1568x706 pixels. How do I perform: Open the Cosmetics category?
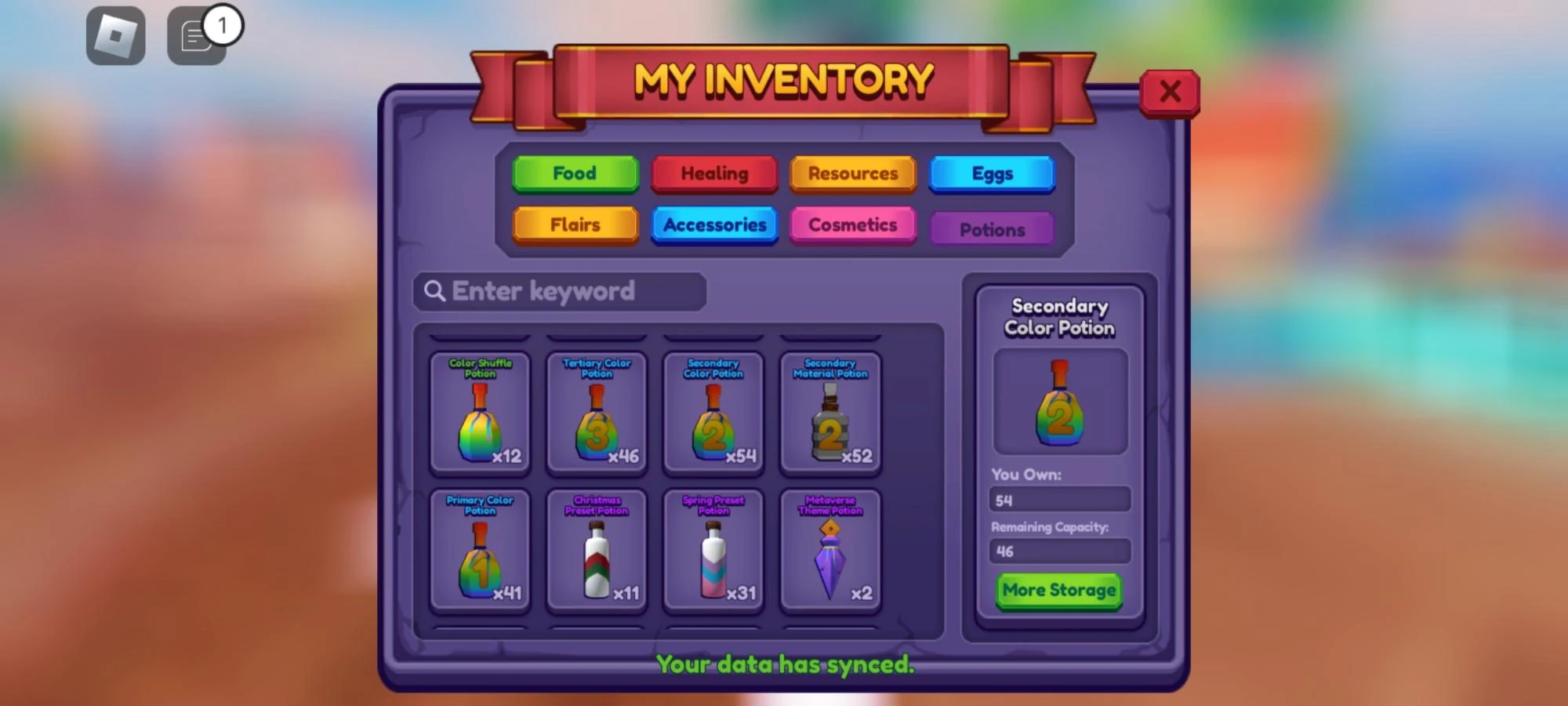coord(853,225)
